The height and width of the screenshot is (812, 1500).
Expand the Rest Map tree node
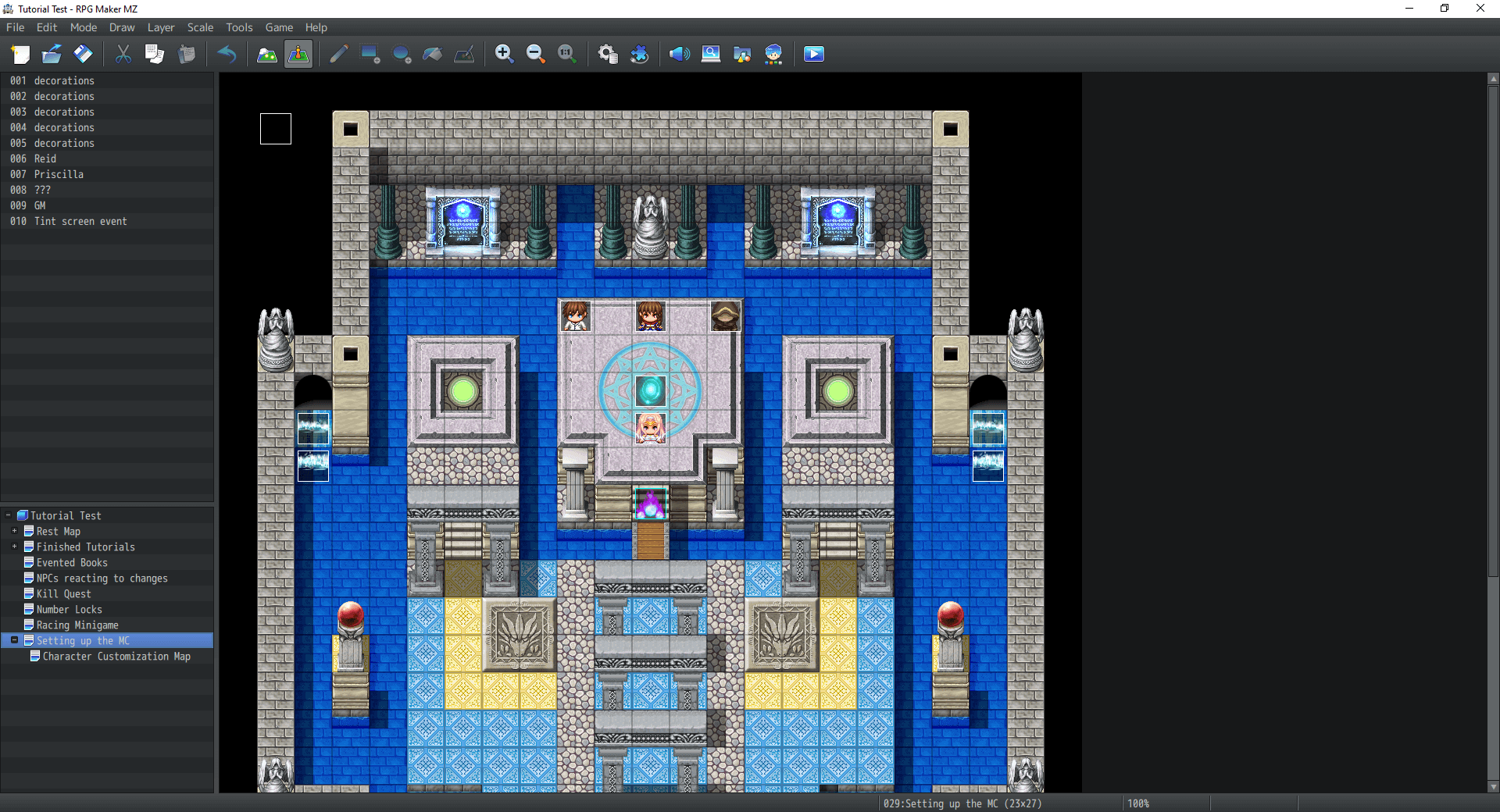(14, 531)
